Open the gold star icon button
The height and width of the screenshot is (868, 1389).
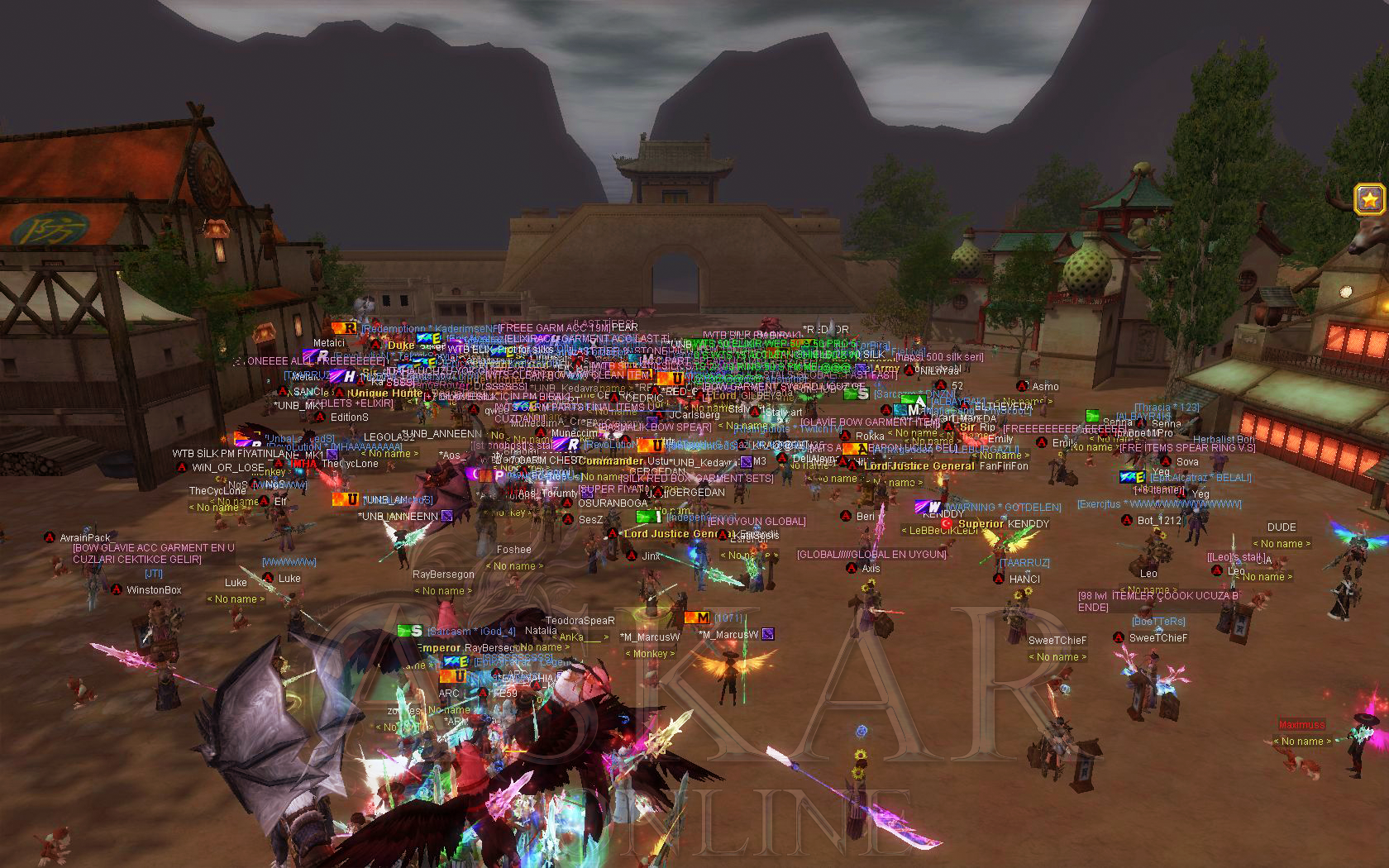[1369, 199]
